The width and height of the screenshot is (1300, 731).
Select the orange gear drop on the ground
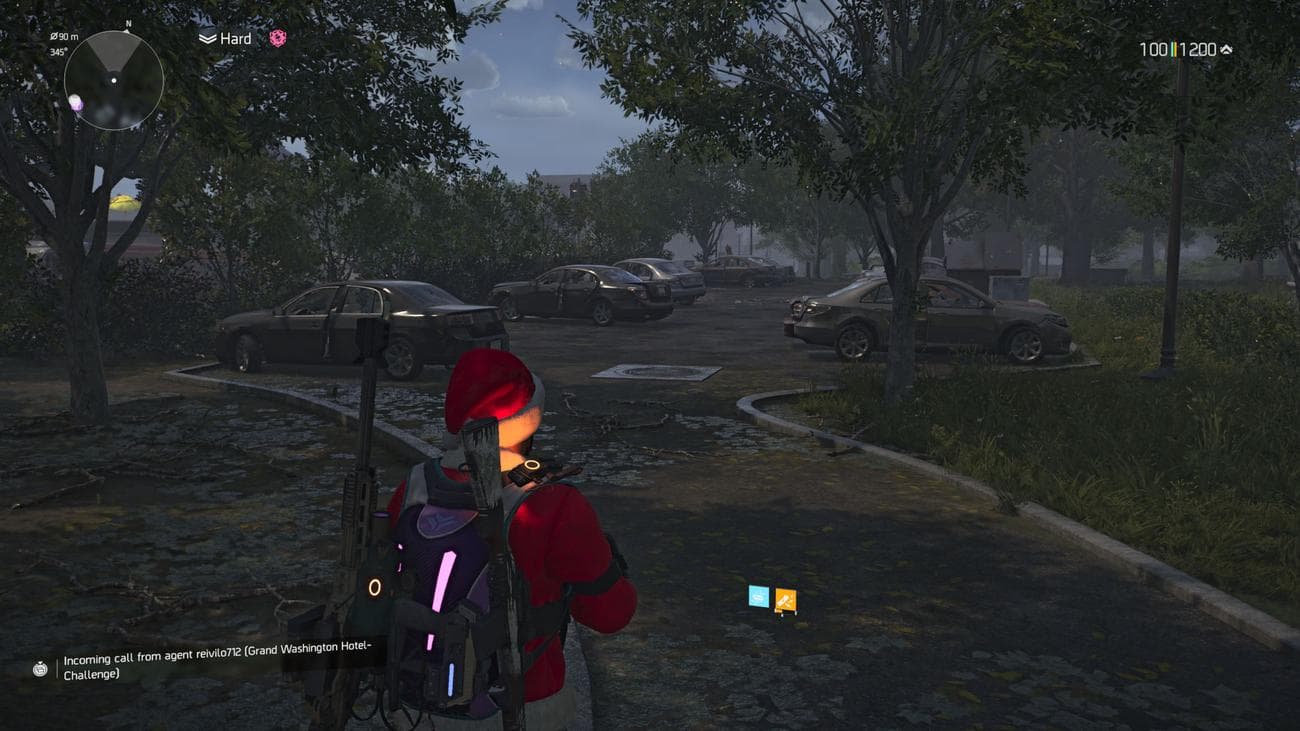[784, 597]
